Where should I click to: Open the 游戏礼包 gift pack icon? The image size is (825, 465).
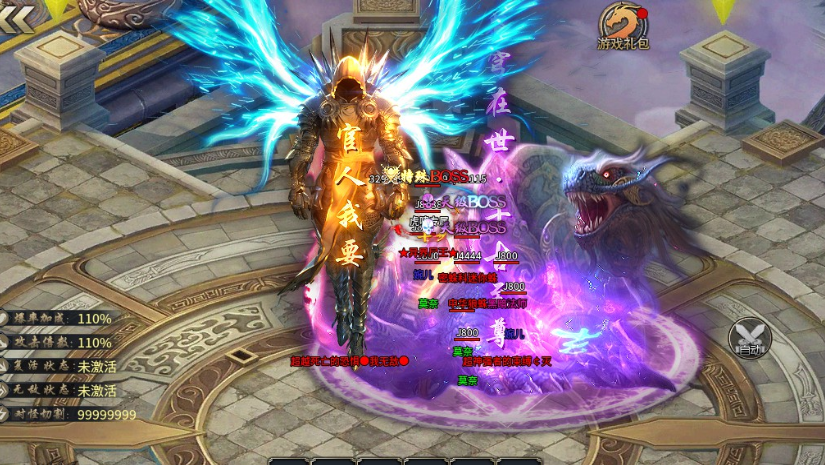[622, 26]
